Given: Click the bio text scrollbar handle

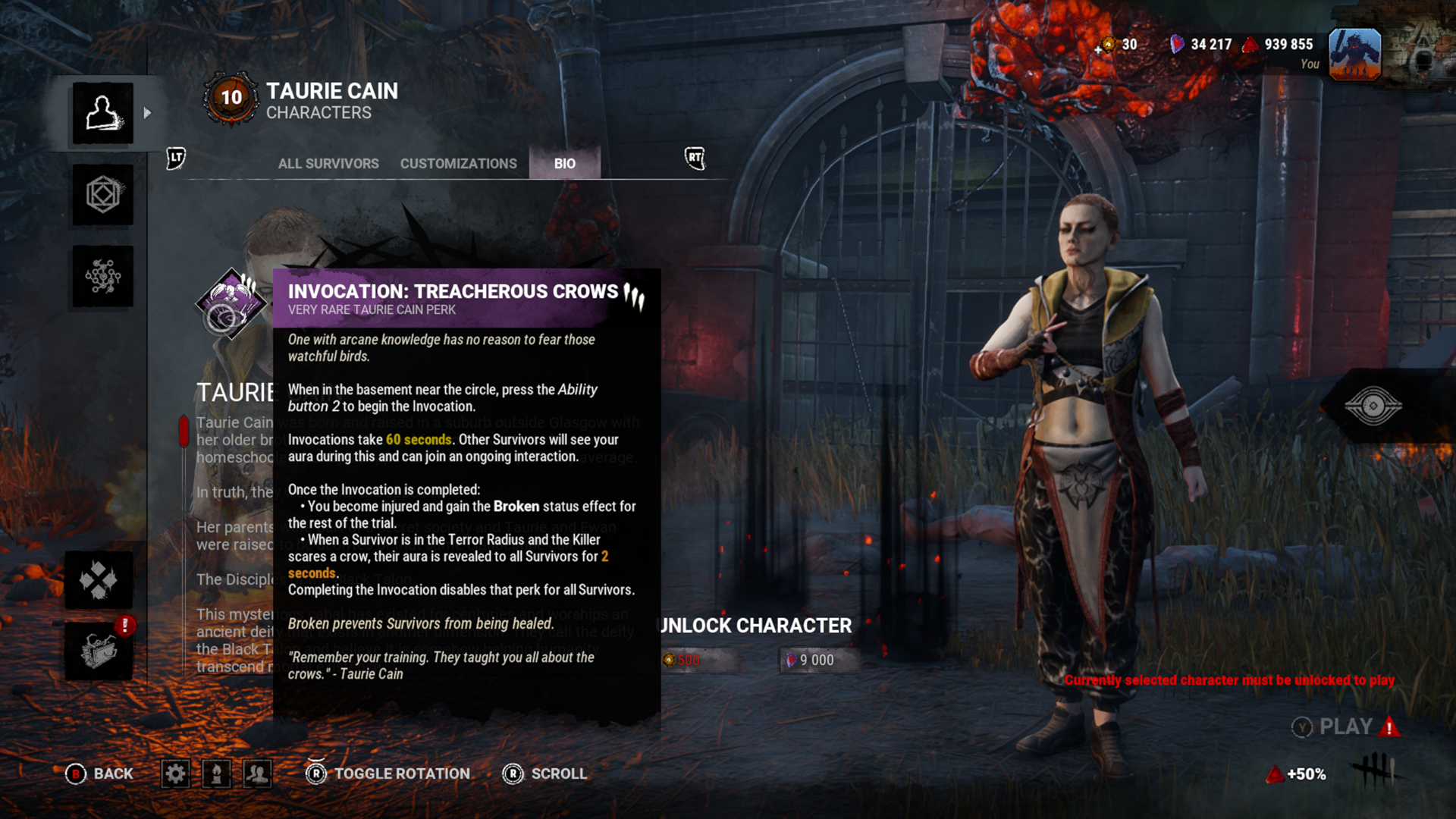Looking at the screenshot, I should coord(184,431).
